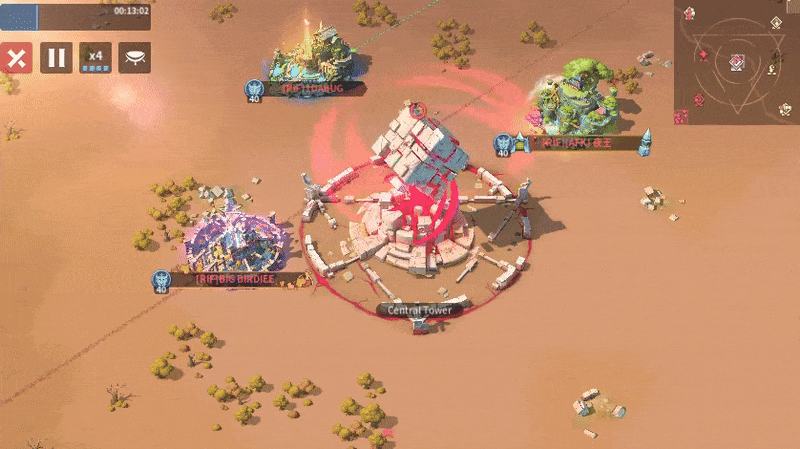Change the x4 playback speed
The width and height of the screenshot is (800, 449).
coord(96,57)
